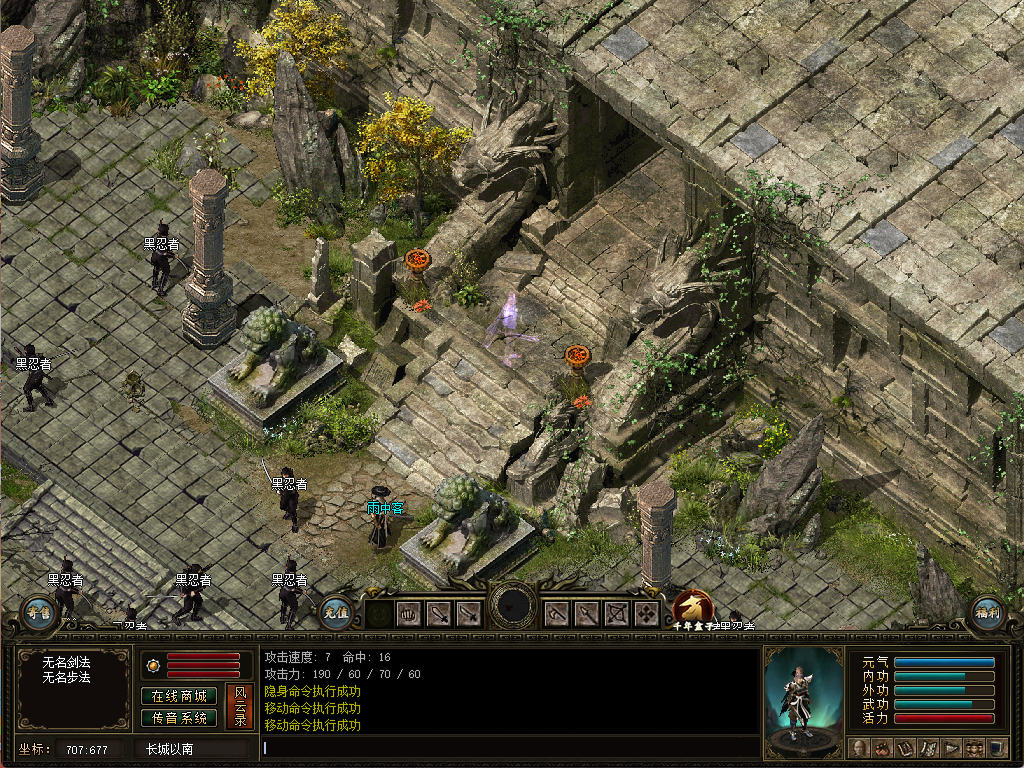Open the book icon in bottom toolbar
The image size is (1024, 768).
tap(905, 748)
